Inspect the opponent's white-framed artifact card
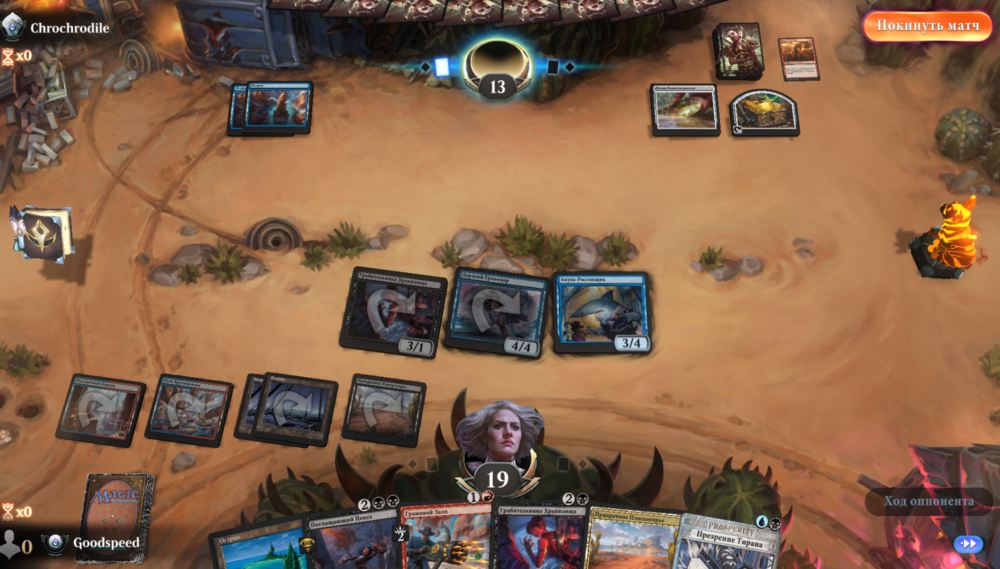Viewport: 1000px width, 569px height. [685, 108]
